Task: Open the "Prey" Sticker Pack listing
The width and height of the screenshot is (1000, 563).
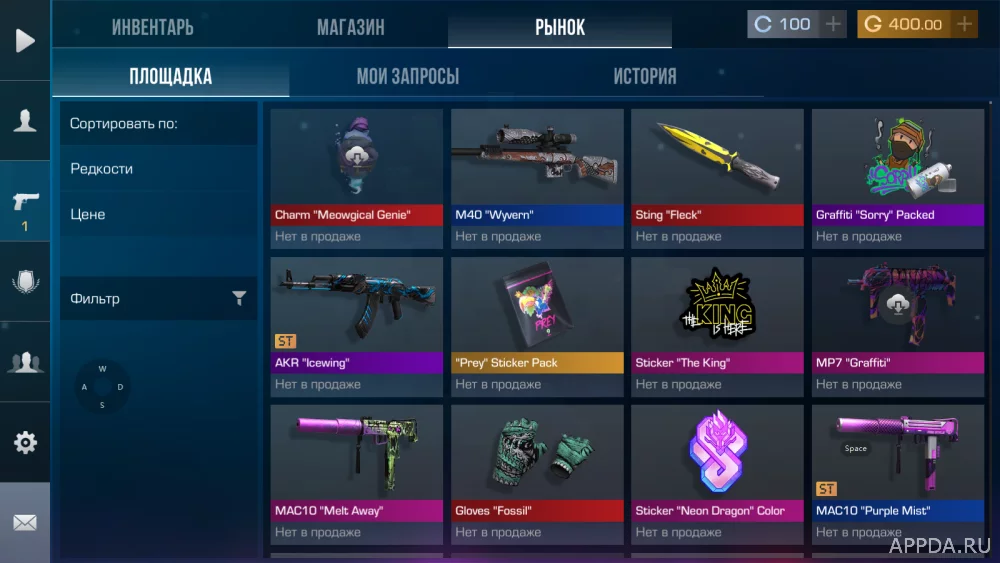Action: point(537,318)
